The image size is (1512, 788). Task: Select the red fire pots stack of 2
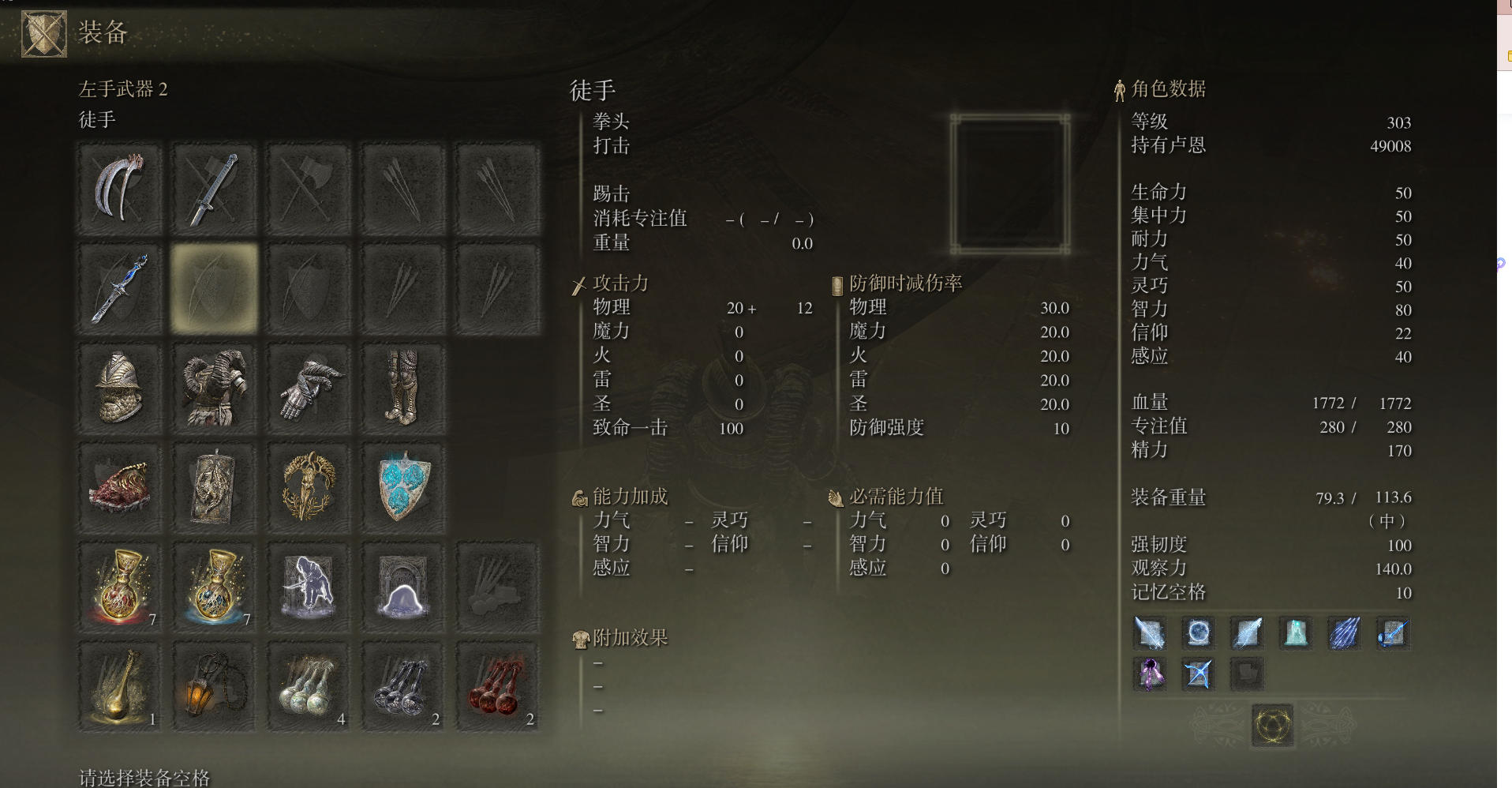tap(497, 686)
